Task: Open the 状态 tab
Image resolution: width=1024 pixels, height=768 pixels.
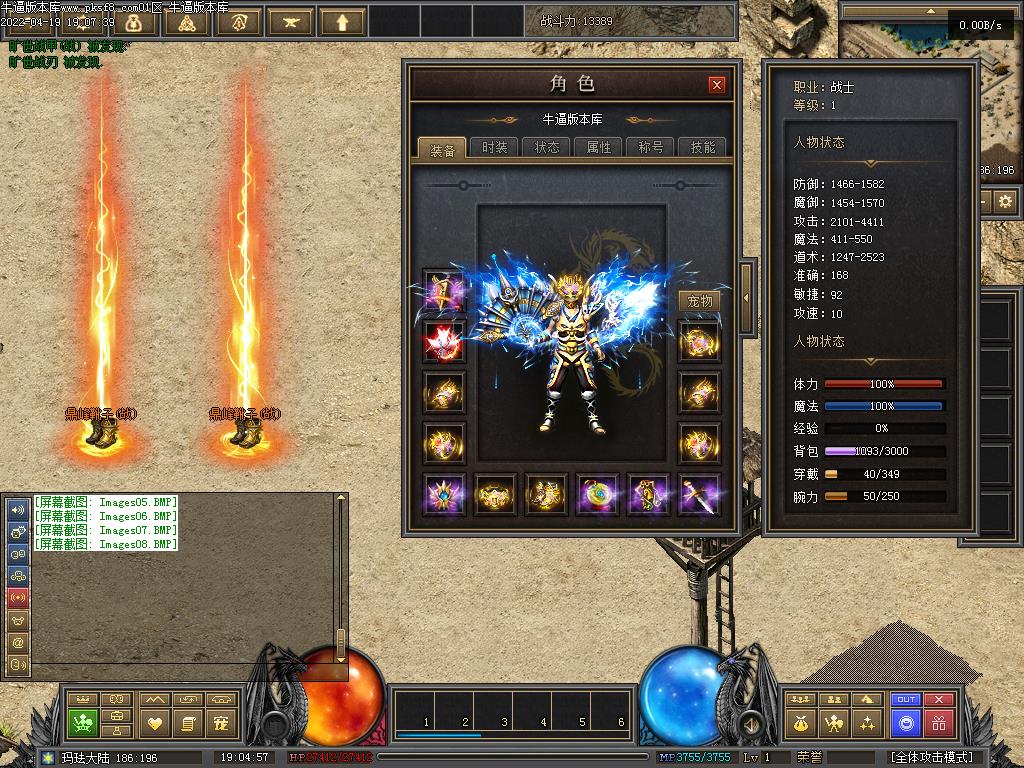Action: pos(547,147)
